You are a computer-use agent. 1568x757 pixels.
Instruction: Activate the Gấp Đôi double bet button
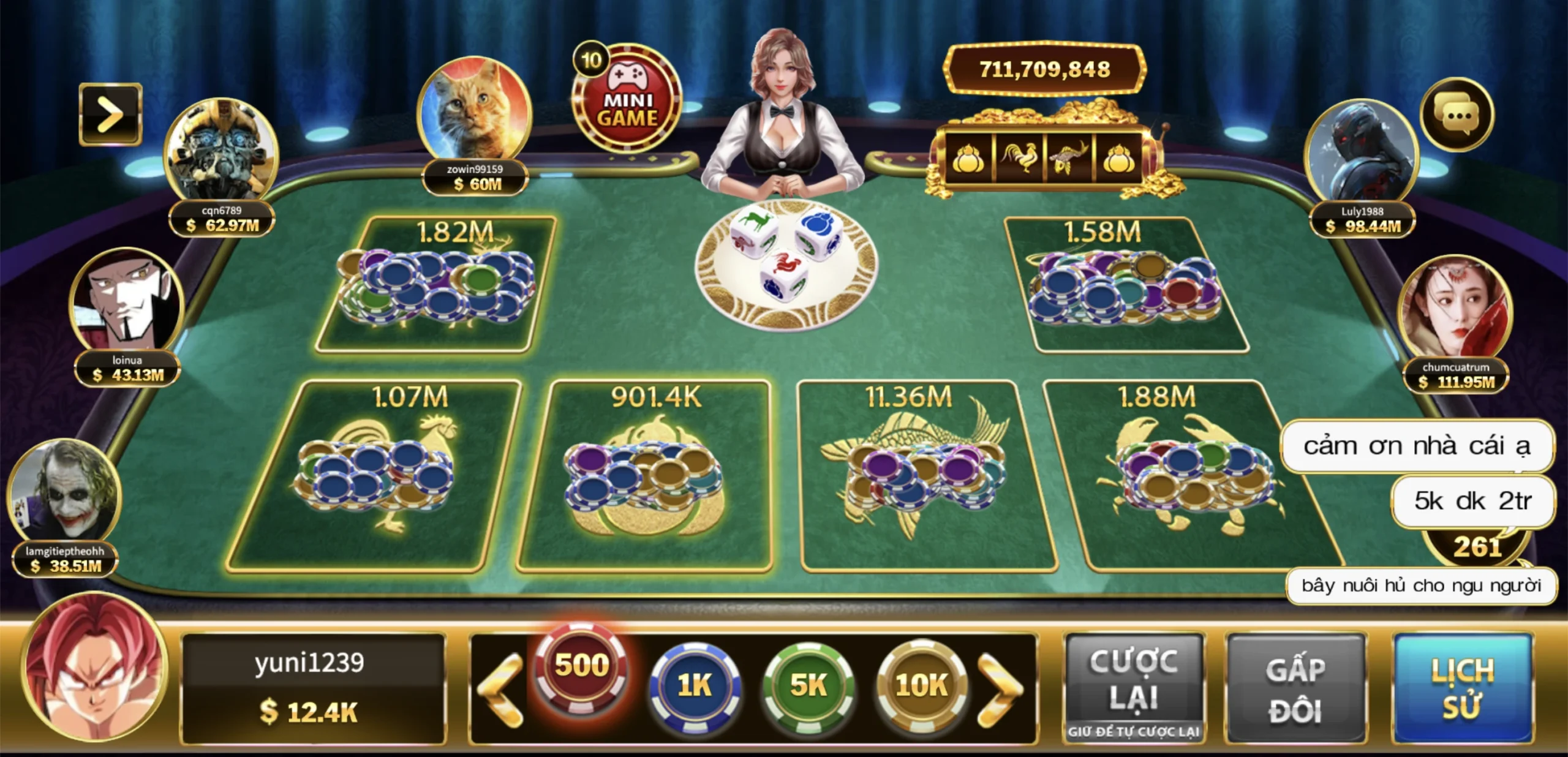(x=1296, y=688)
